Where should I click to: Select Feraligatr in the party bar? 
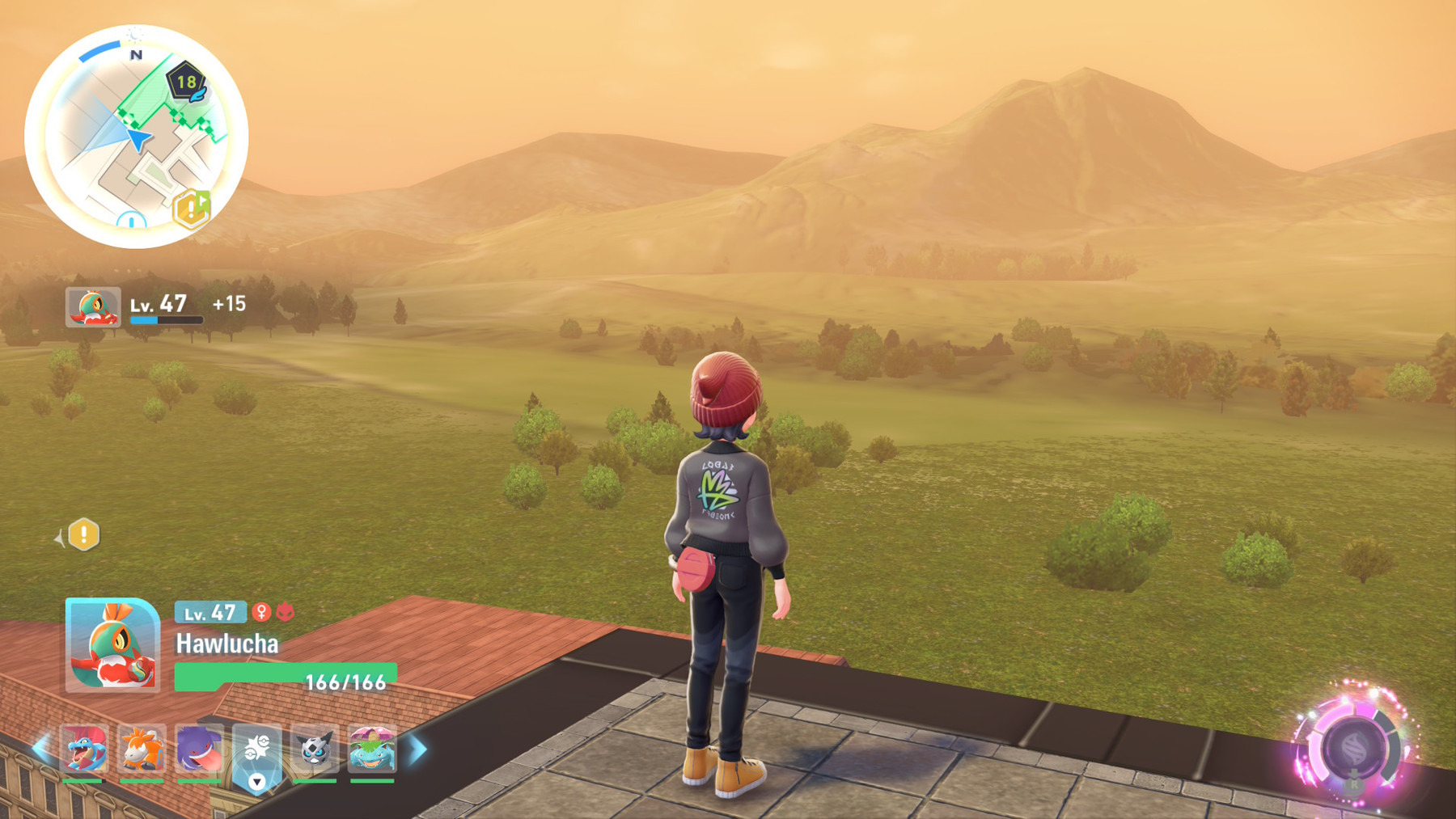pyautogui.click(x=84, y=749)
